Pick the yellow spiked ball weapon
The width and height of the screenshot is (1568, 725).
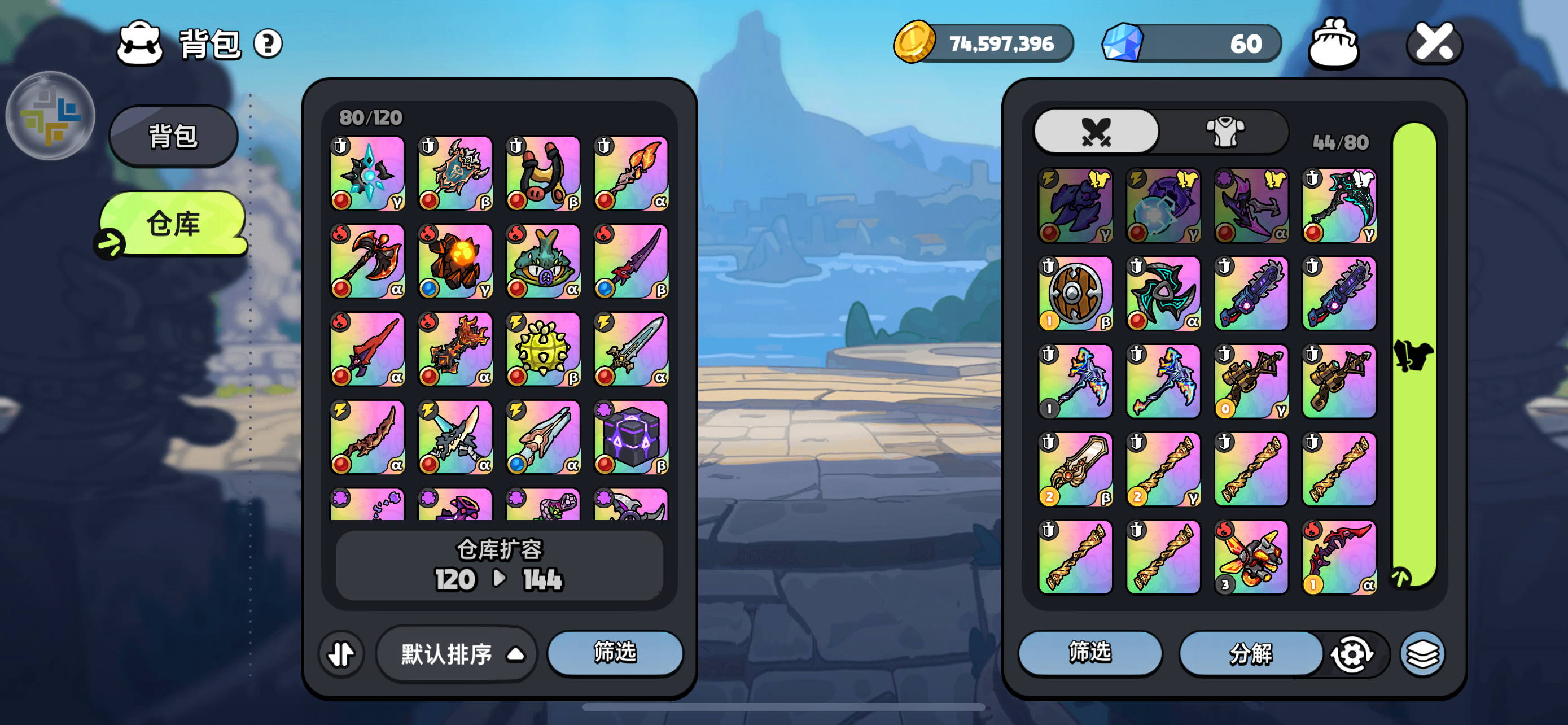pyautogui.click(x=543, y=350)
